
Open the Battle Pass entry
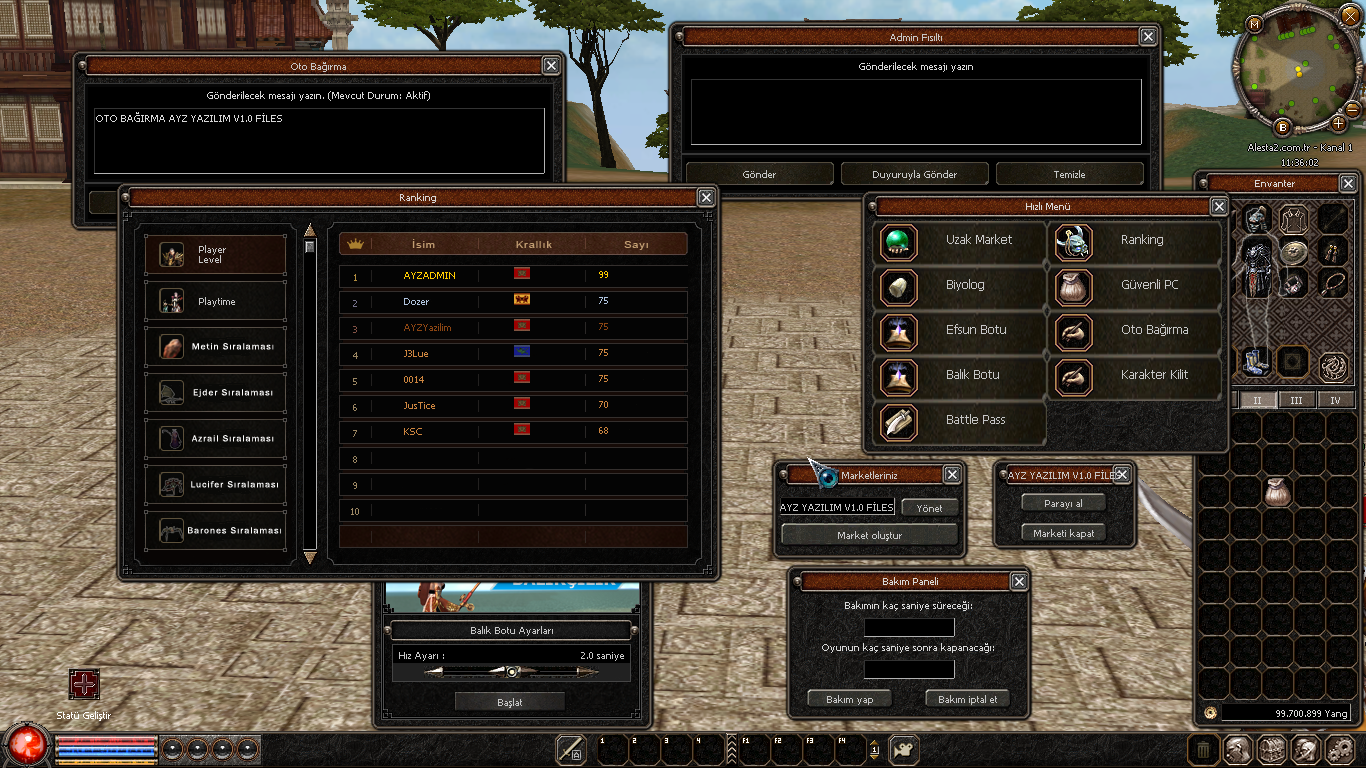pos(960,421)
